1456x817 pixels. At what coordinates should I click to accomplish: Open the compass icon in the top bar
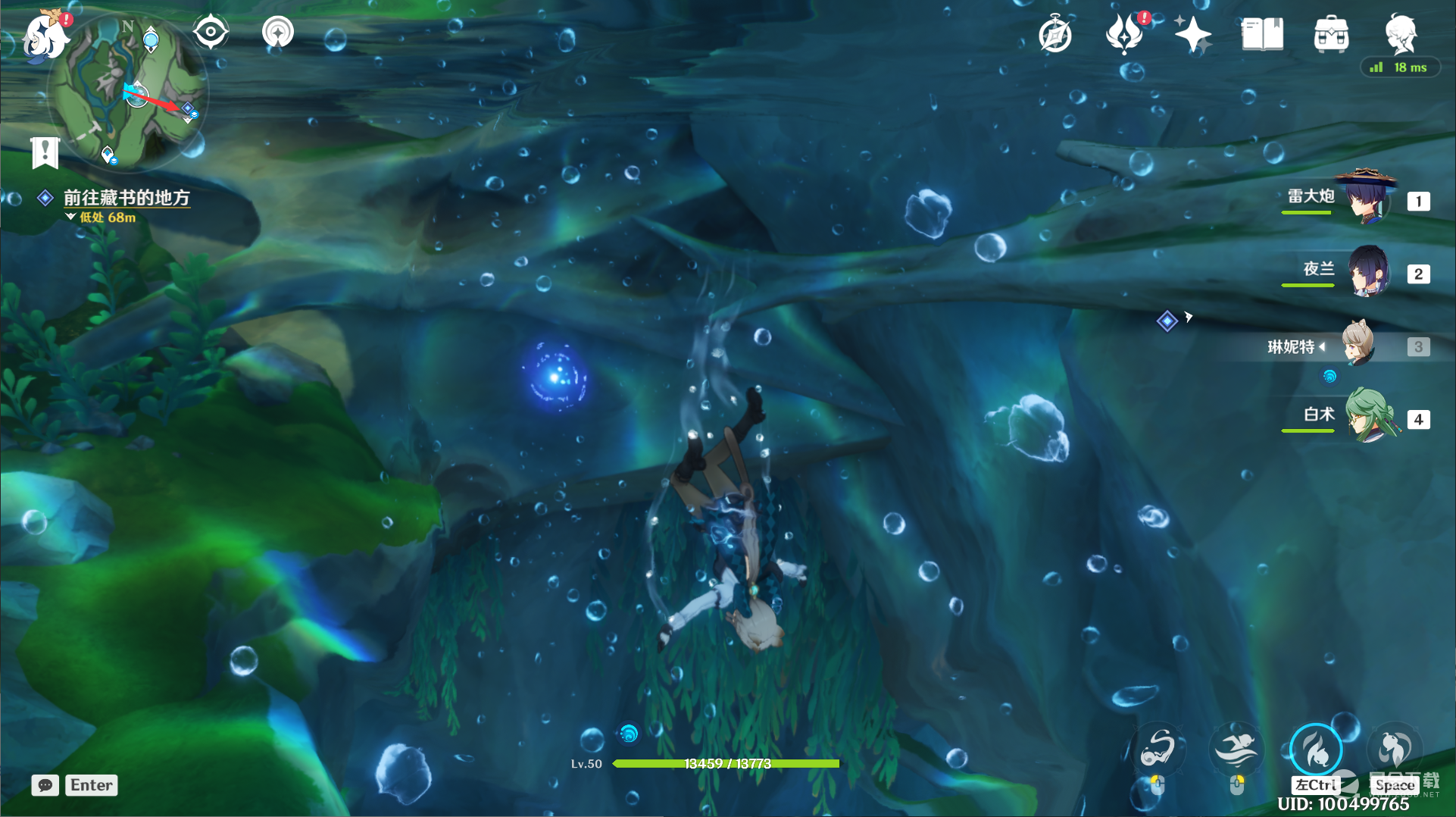1055,35
